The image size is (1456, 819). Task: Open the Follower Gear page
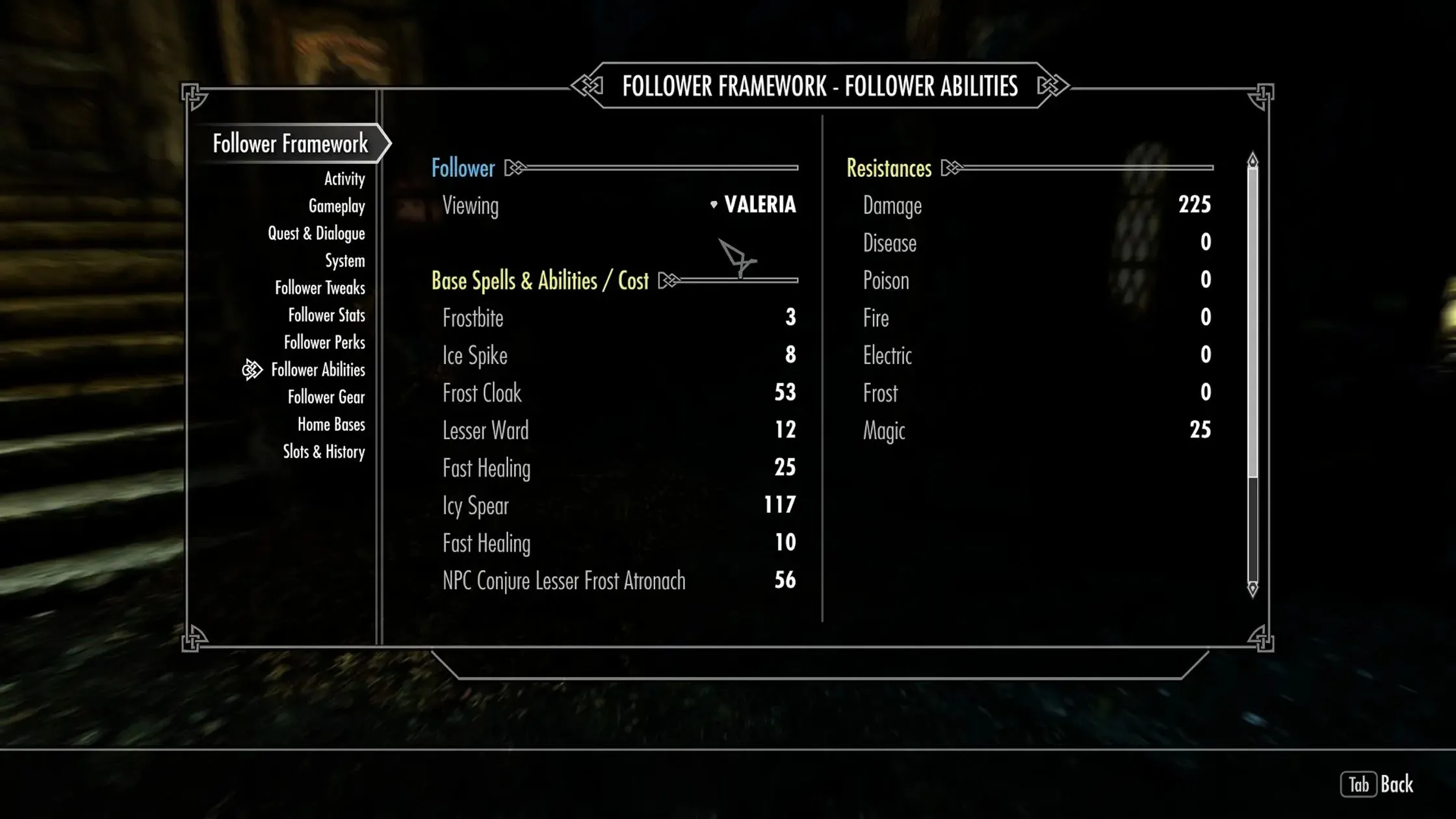pyautogui.click(x=326, y=397)
